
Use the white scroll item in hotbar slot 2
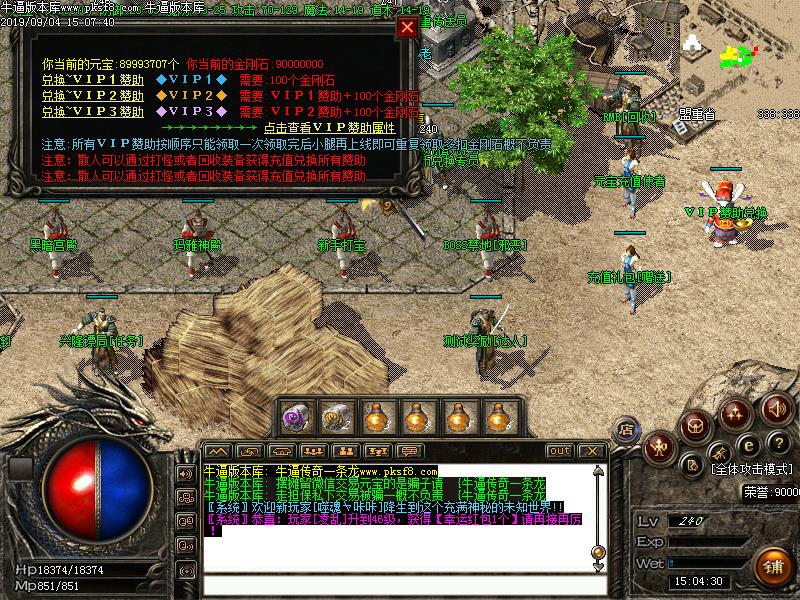coord(335,416)
